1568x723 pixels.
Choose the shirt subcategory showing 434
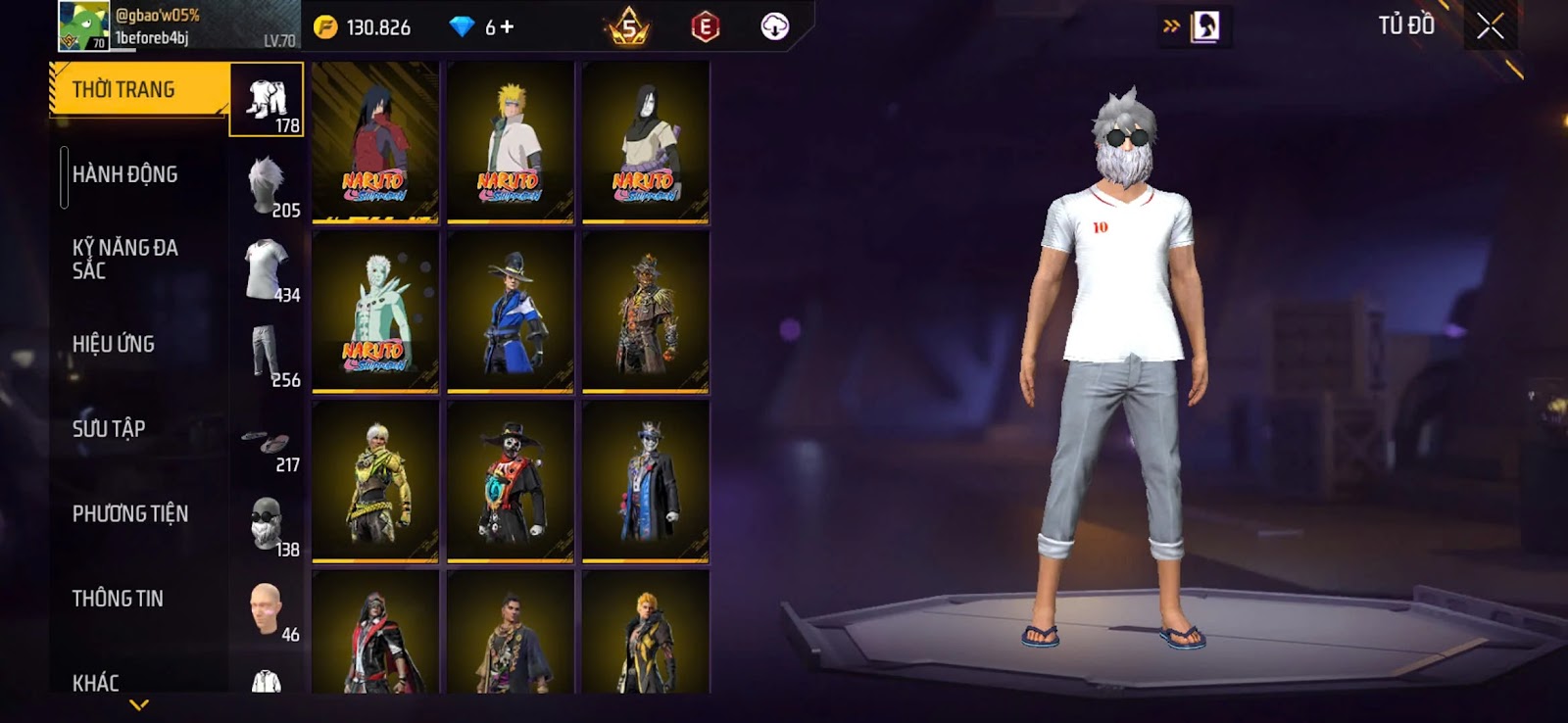click(x=267, y=269)
